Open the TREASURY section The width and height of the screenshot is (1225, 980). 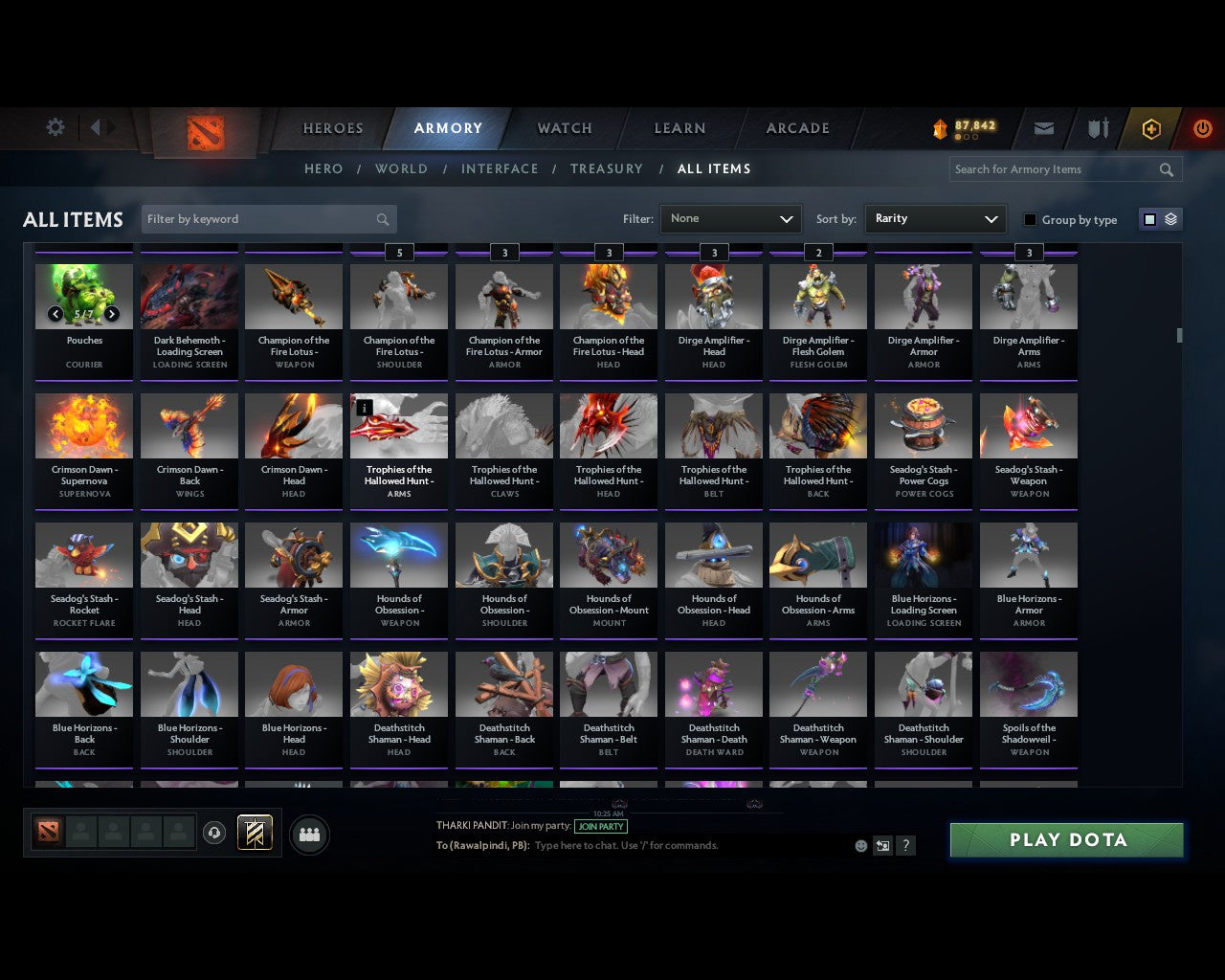pos(606,168)
